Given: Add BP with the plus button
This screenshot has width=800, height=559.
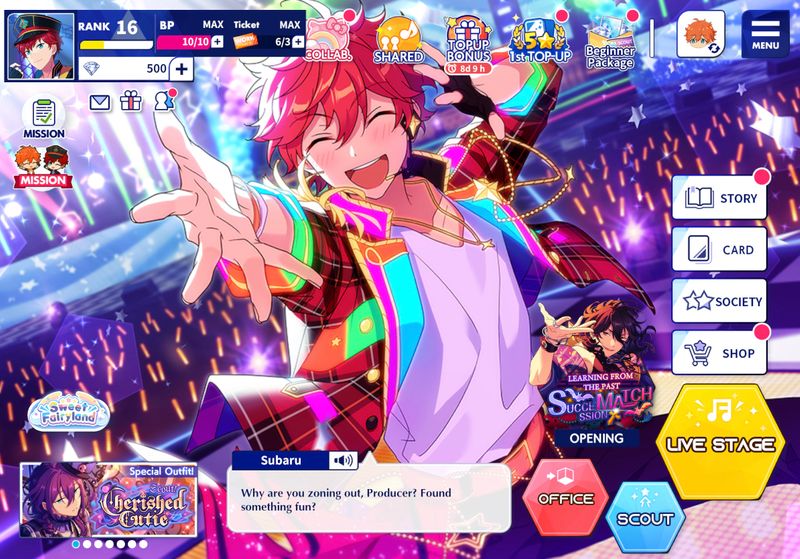Looking at the screenshot, I should click(x=217, y=41).
